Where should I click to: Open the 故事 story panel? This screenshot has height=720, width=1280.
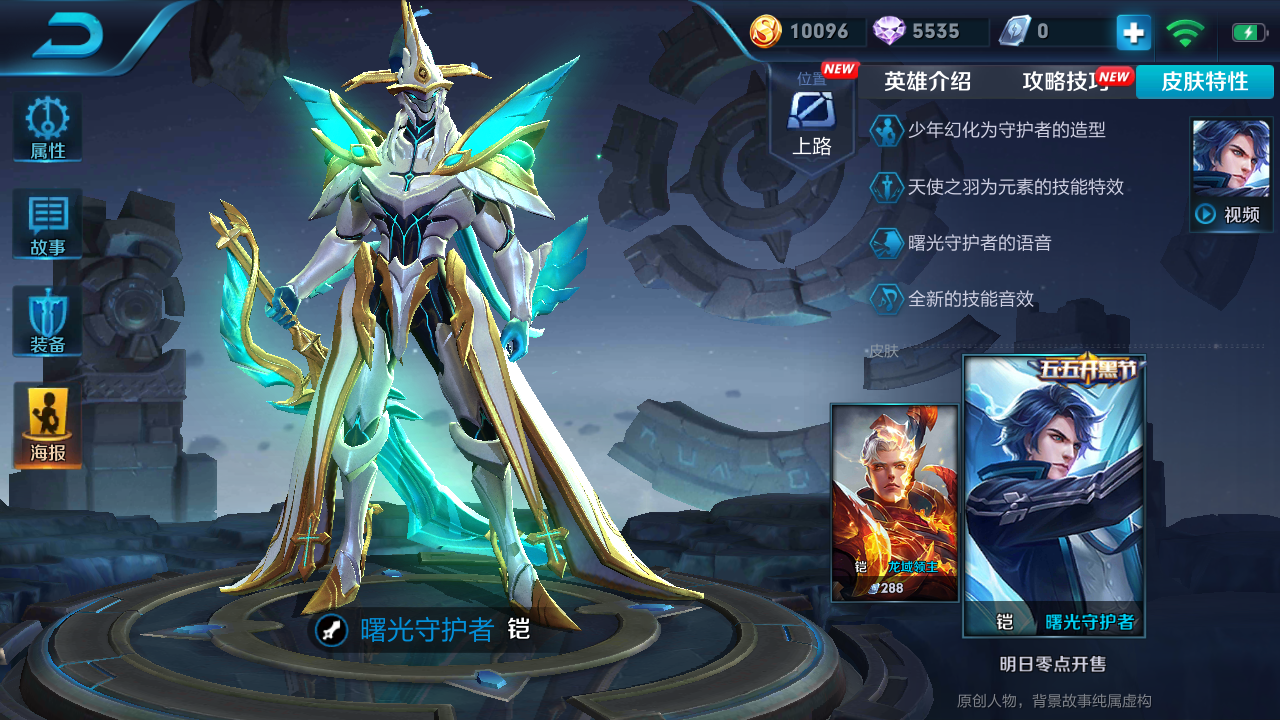point(47,225)
